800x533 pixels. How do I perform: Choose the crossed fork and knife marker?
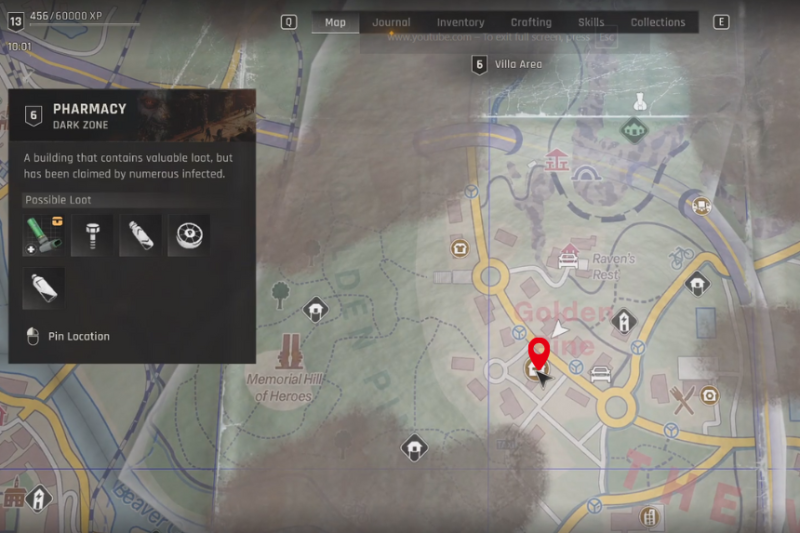pyautogui.click(x=683, y=400)
